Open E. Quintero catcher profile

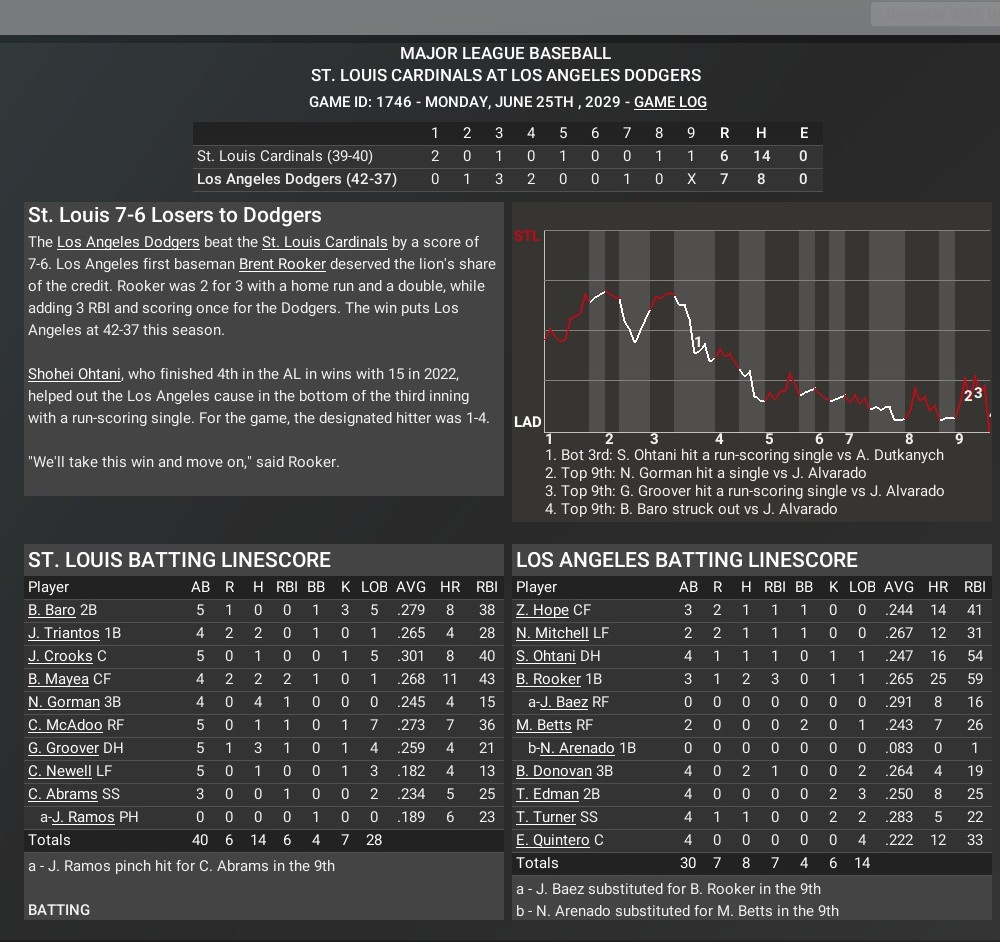coord(553,840)
